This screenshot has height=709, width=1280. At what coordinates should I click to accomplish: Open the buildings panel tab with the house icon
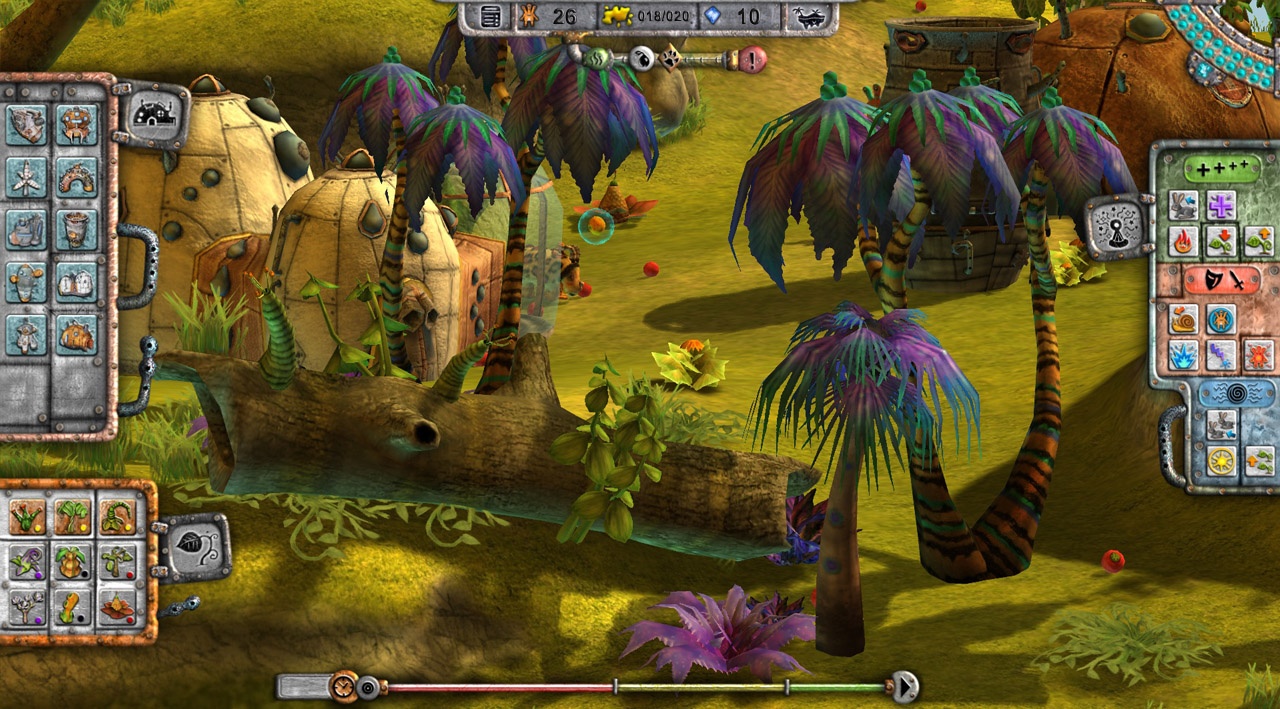coord(155,114)
